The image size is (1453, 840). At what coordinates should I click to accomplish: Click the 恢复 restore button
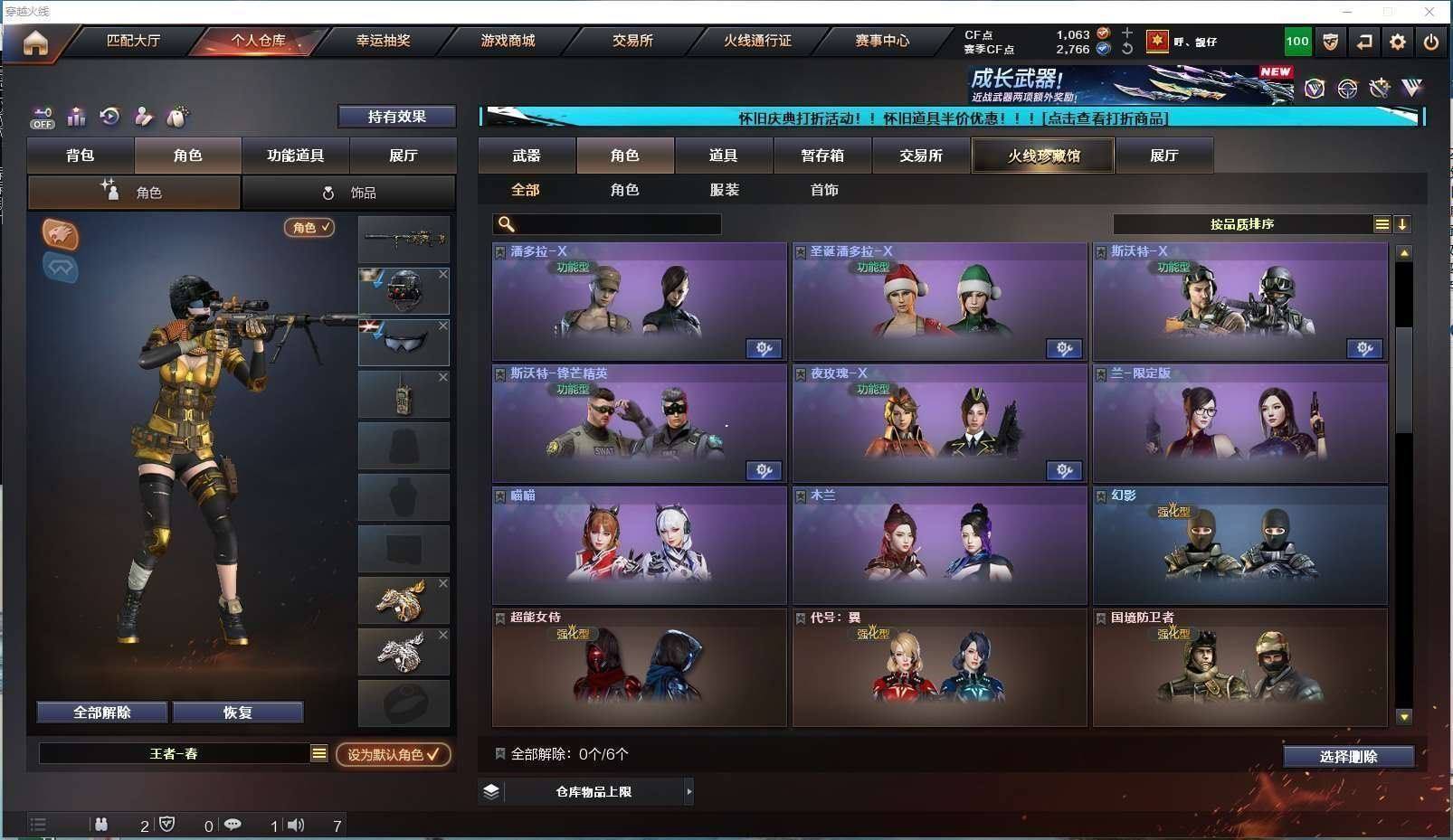click(237, 713)
